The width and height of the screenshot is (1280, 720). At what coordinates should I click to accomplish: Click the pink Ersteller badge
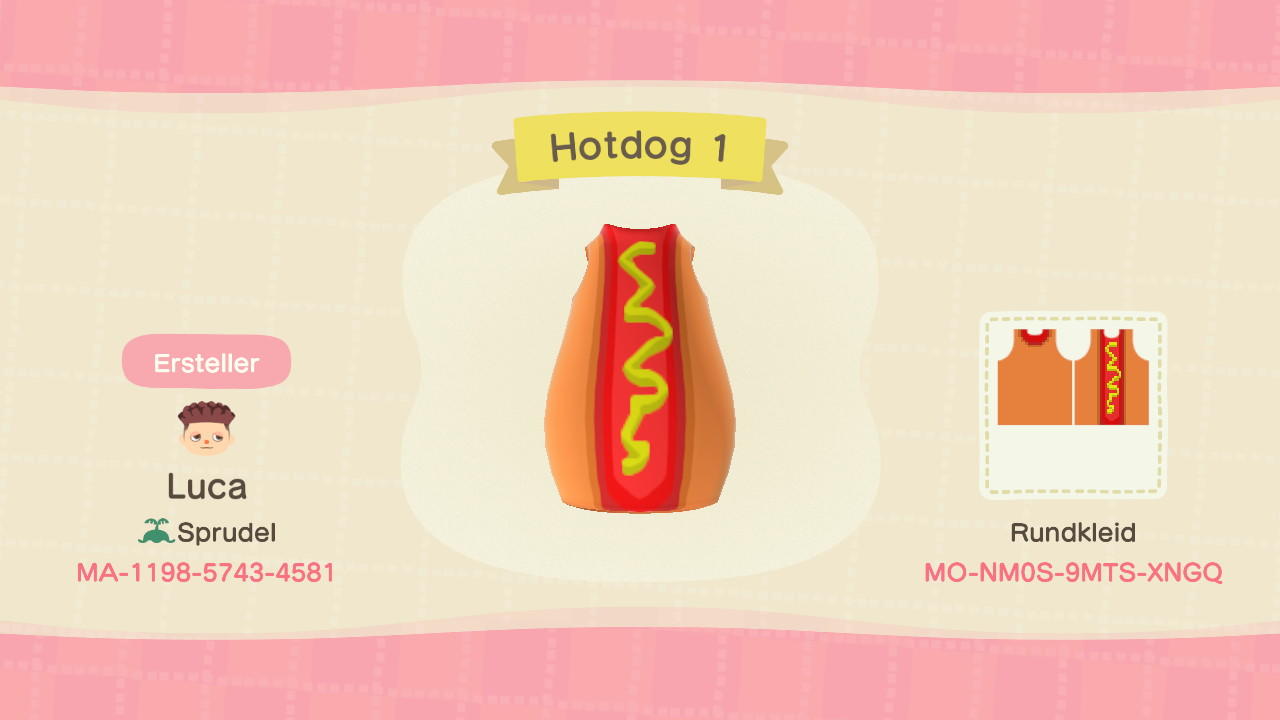click(x=205, y=361)
